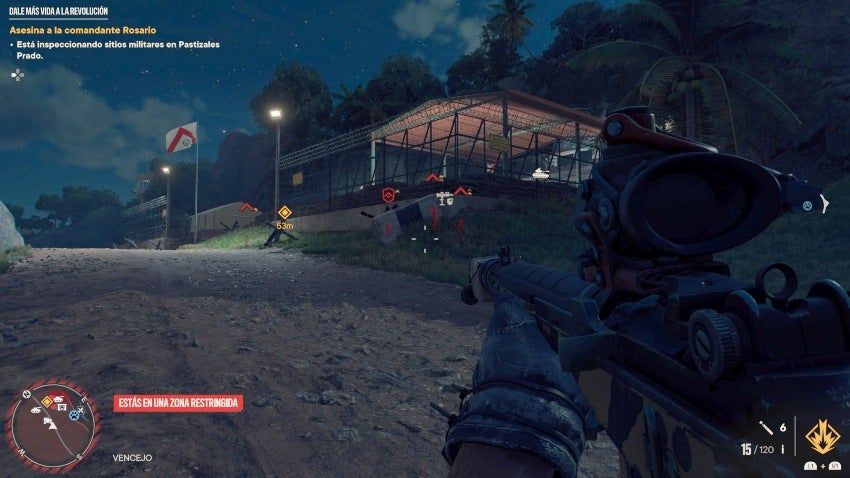Image resolution: width=850 pixels, height=478 pixels.
Task: Click the orange diamond objective marker
Action: click(284, 212)
